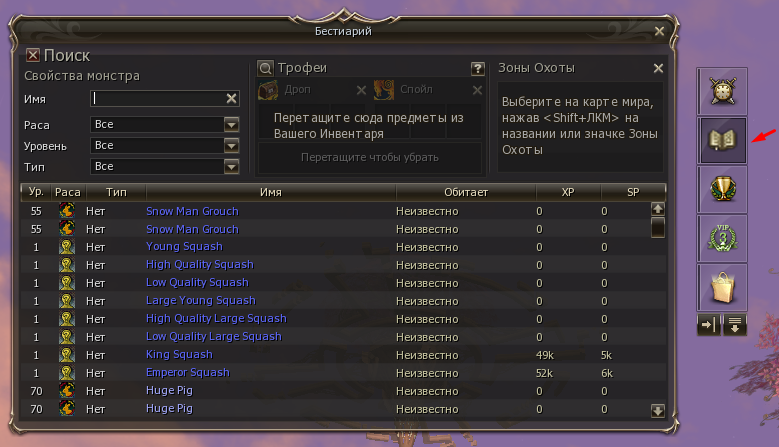Image resolution: width=779 pixels, height=447 pixels.
Task: Close the Поиск search panel
Action: pyautogui.click(x=32, y=56)
